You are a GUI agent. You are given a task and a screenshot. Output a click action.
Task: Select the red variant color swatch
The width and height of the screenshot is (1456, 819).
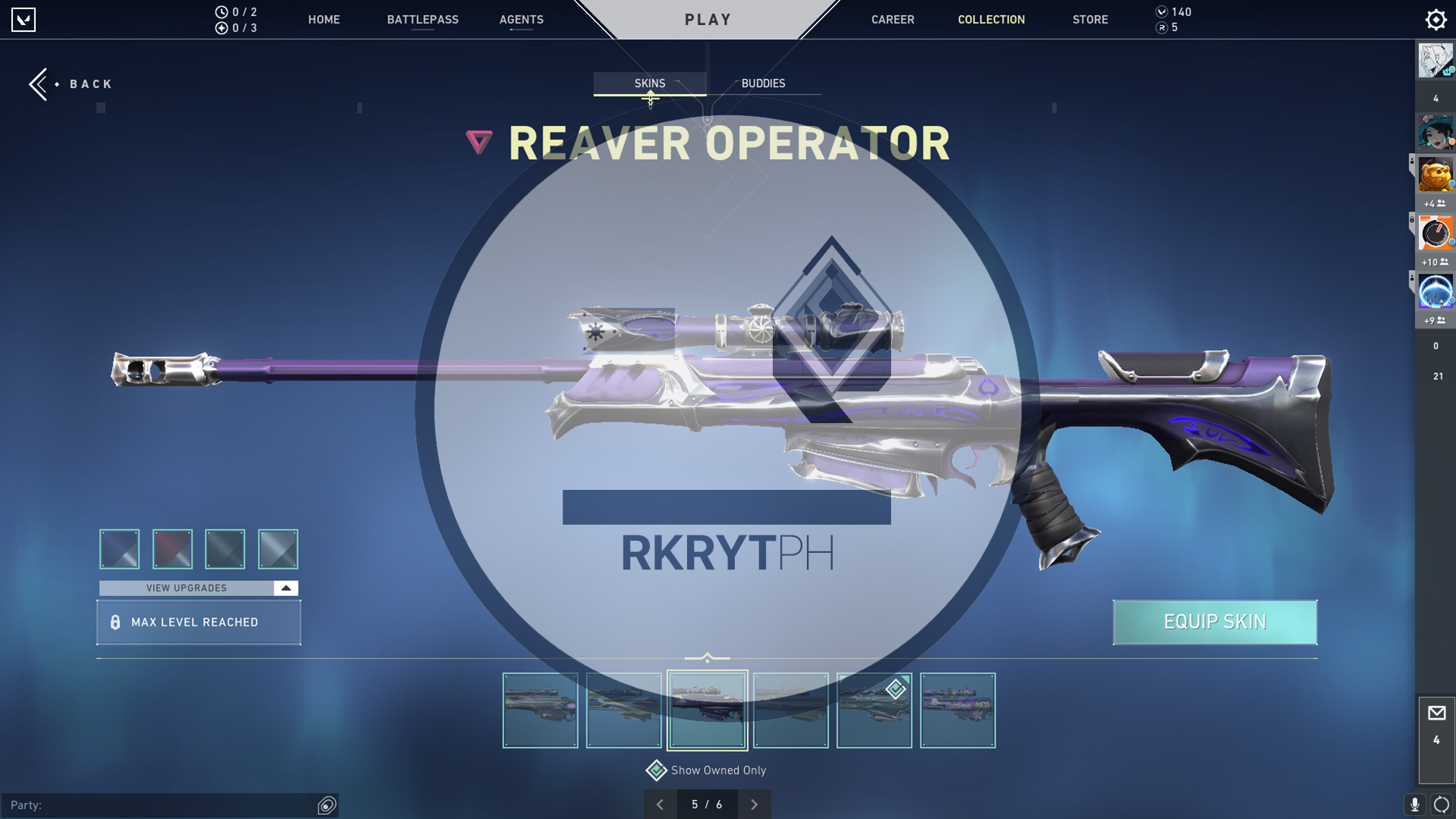point(172,549)
